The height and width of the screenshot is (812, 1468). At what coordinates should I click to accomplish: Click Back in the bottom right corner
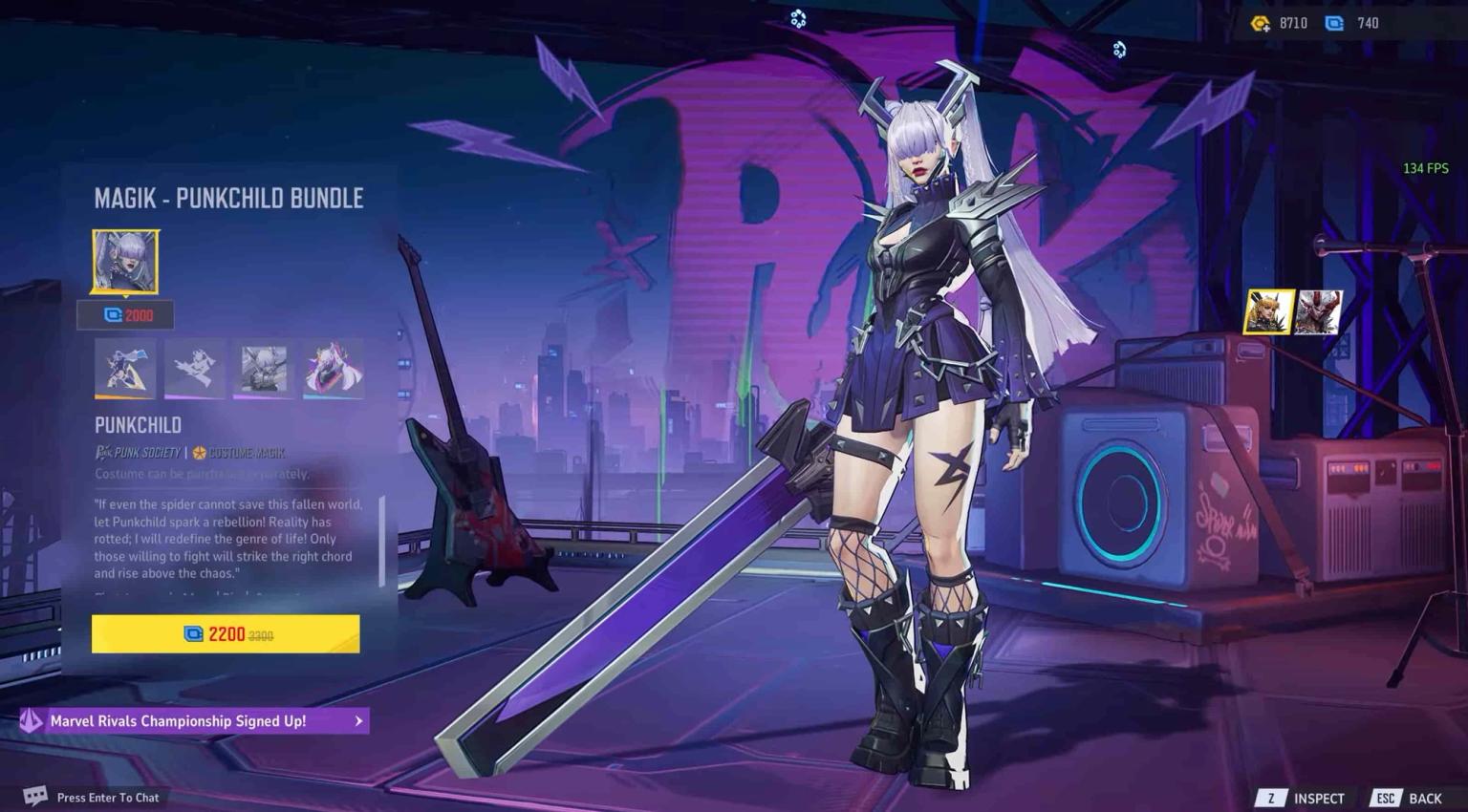click(1423, 798)
